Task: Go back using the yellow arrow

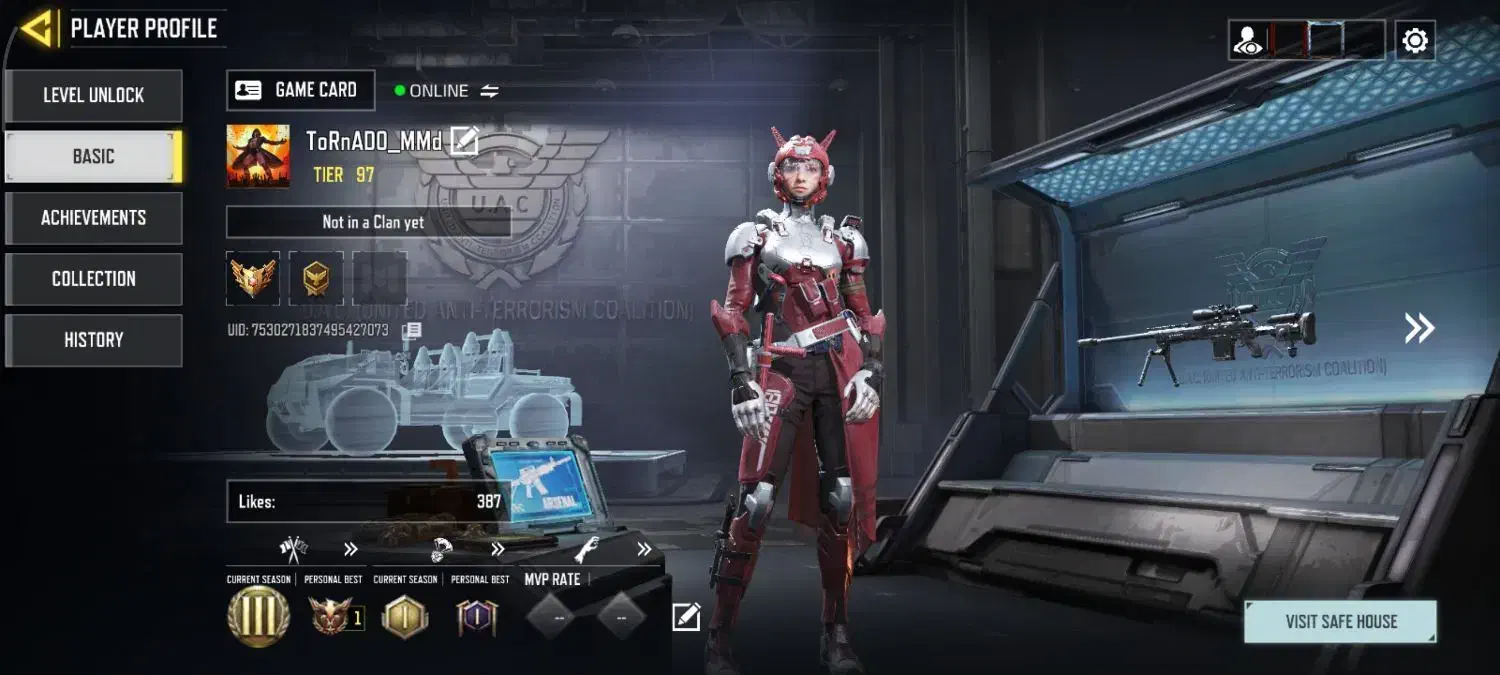Action: [x=38, y=29]
